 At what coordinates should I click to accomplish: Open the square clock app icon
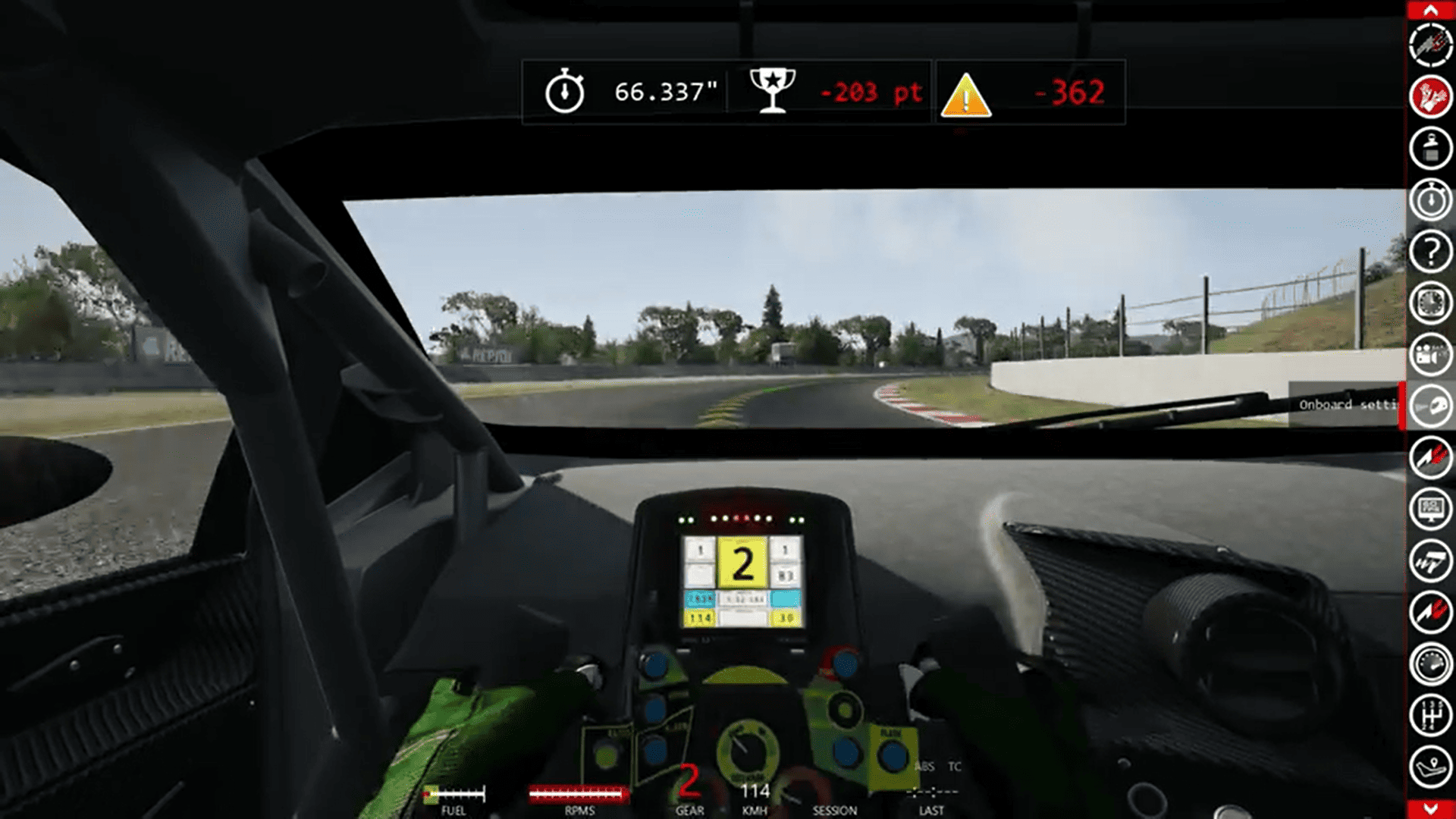(x=1430, y=303)
